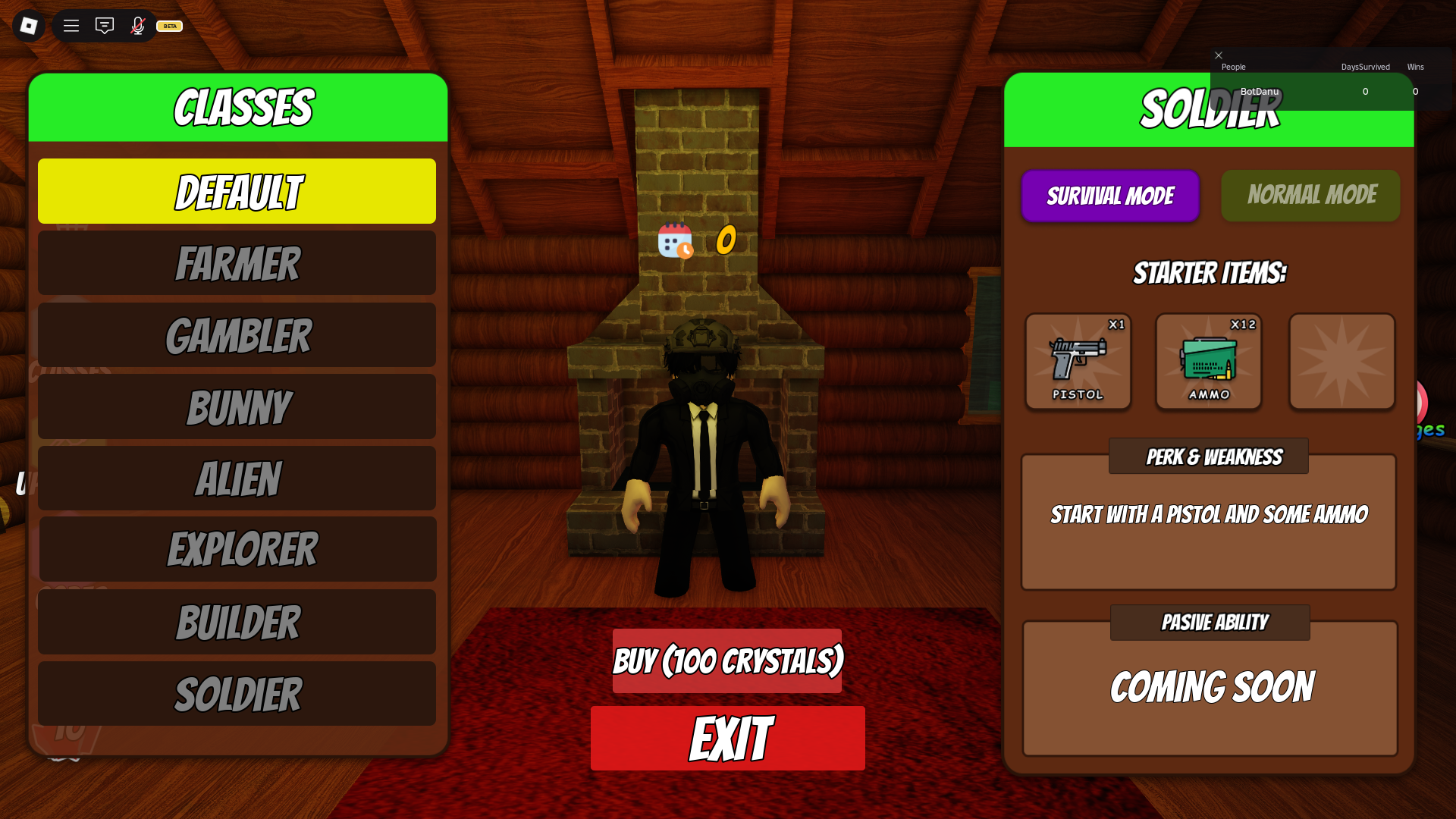Open the Roblox hamburger menu icon
Image resolution: width=1456 pixels, height=819 pixels.
71,25
